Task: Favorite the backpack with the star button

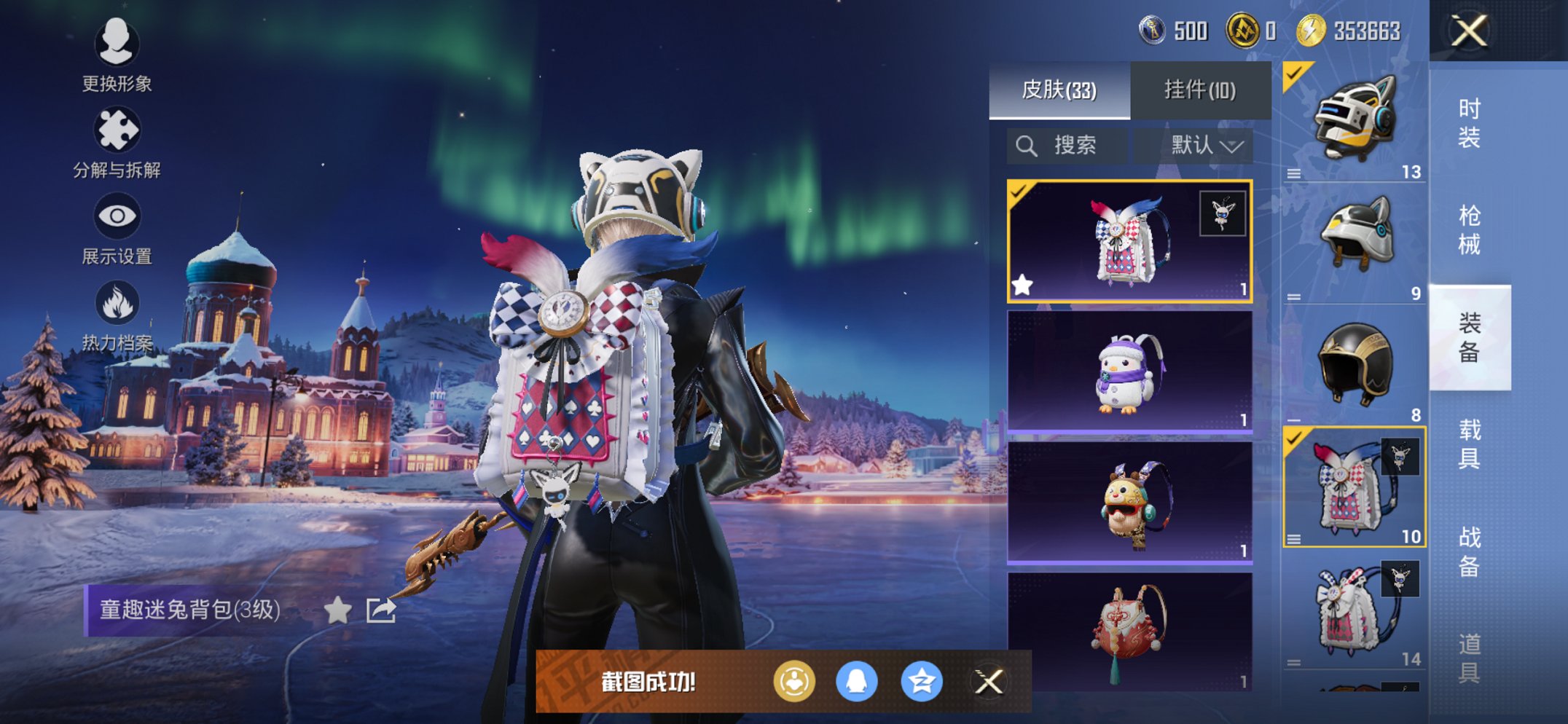Action: (x=337, y=610)
